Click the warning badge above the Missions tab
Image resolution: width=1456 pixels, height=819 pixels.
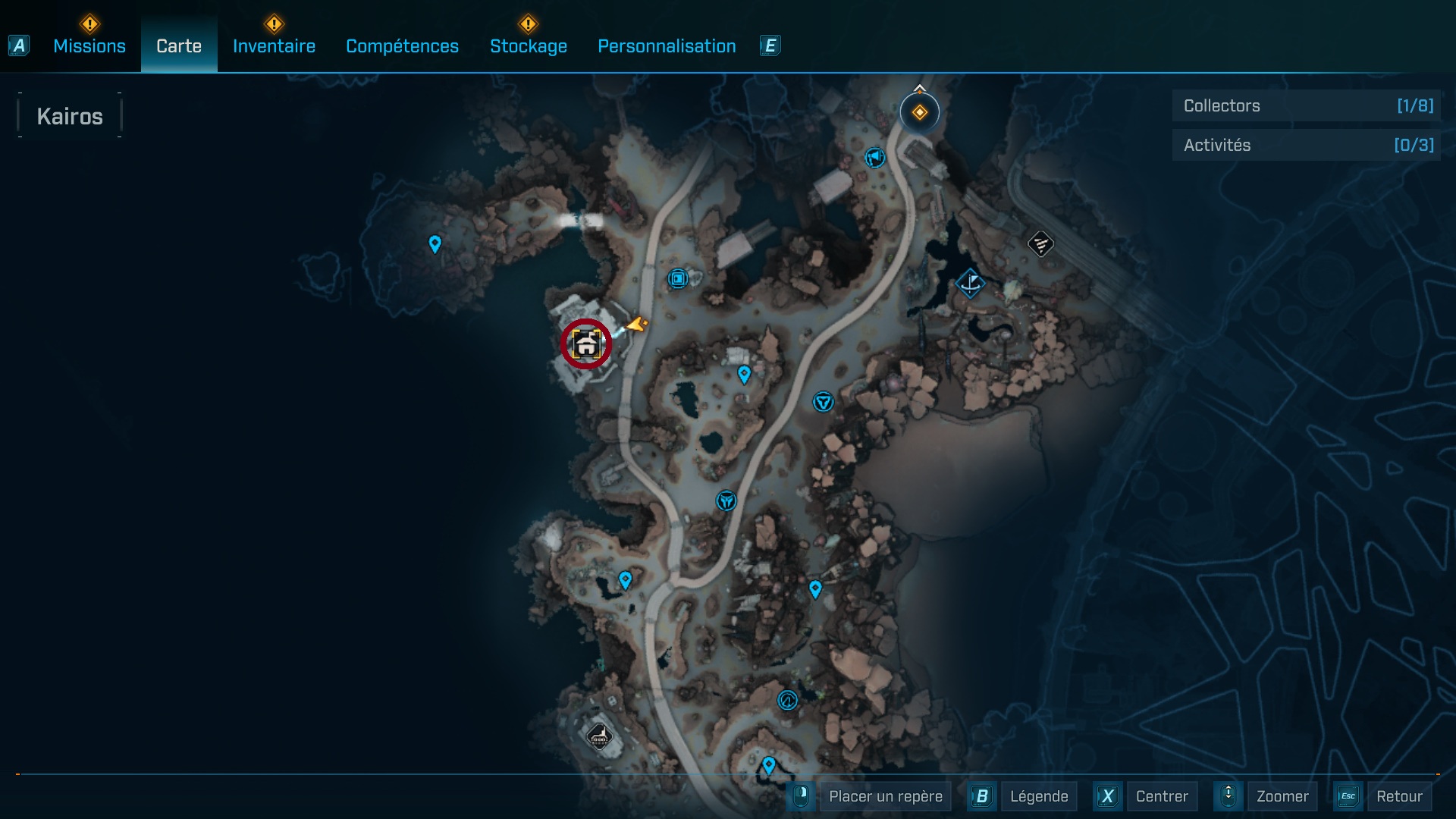point(89,23)
